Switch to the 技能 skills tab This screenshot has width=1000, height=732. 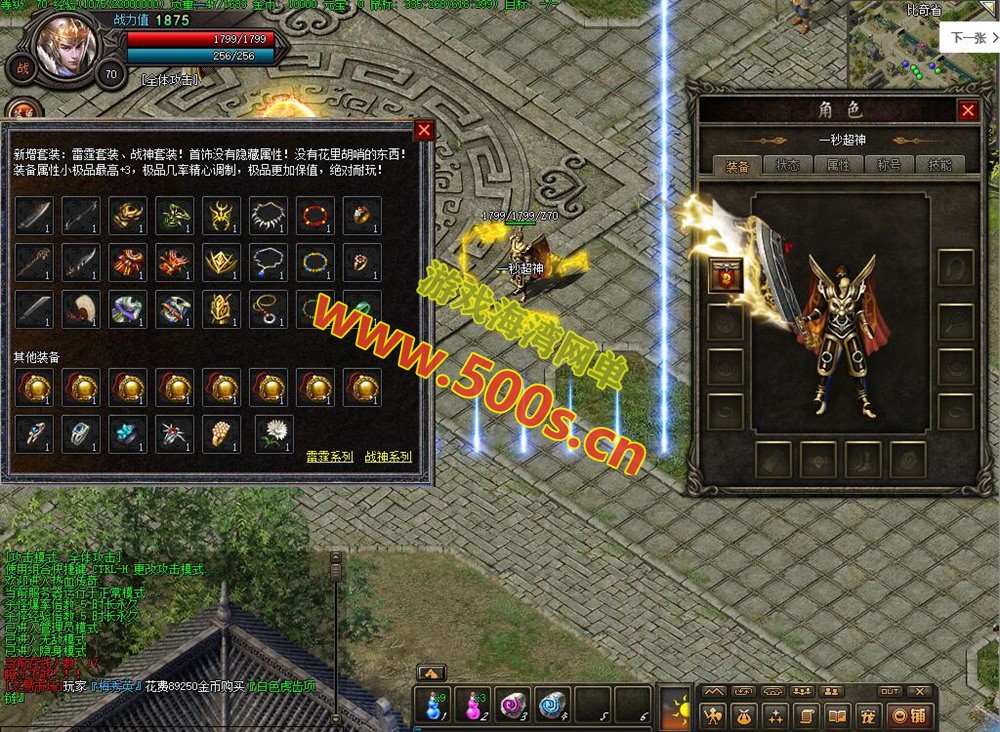[x=940, y=165]
